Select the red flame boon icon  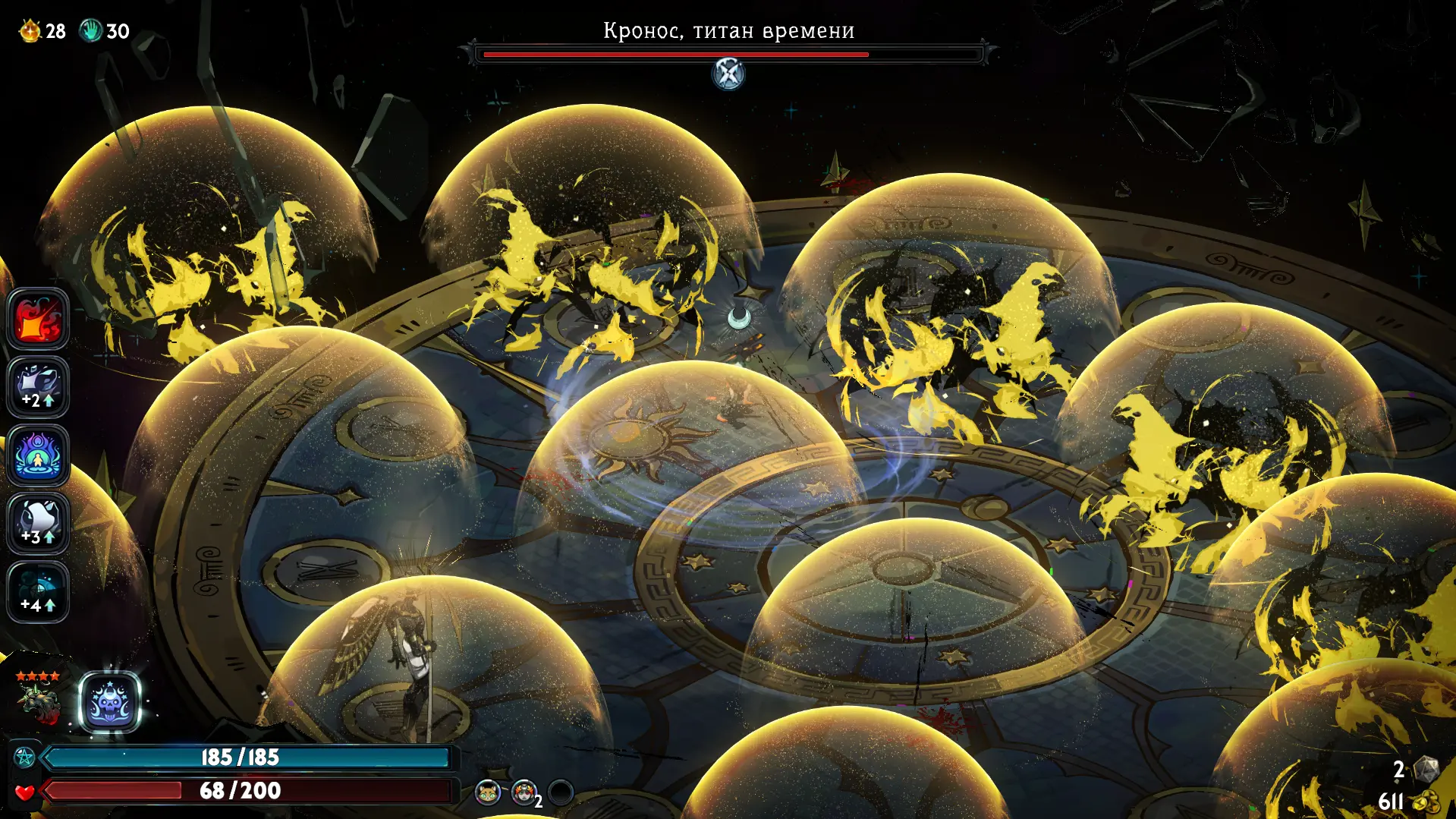point(38,319)
